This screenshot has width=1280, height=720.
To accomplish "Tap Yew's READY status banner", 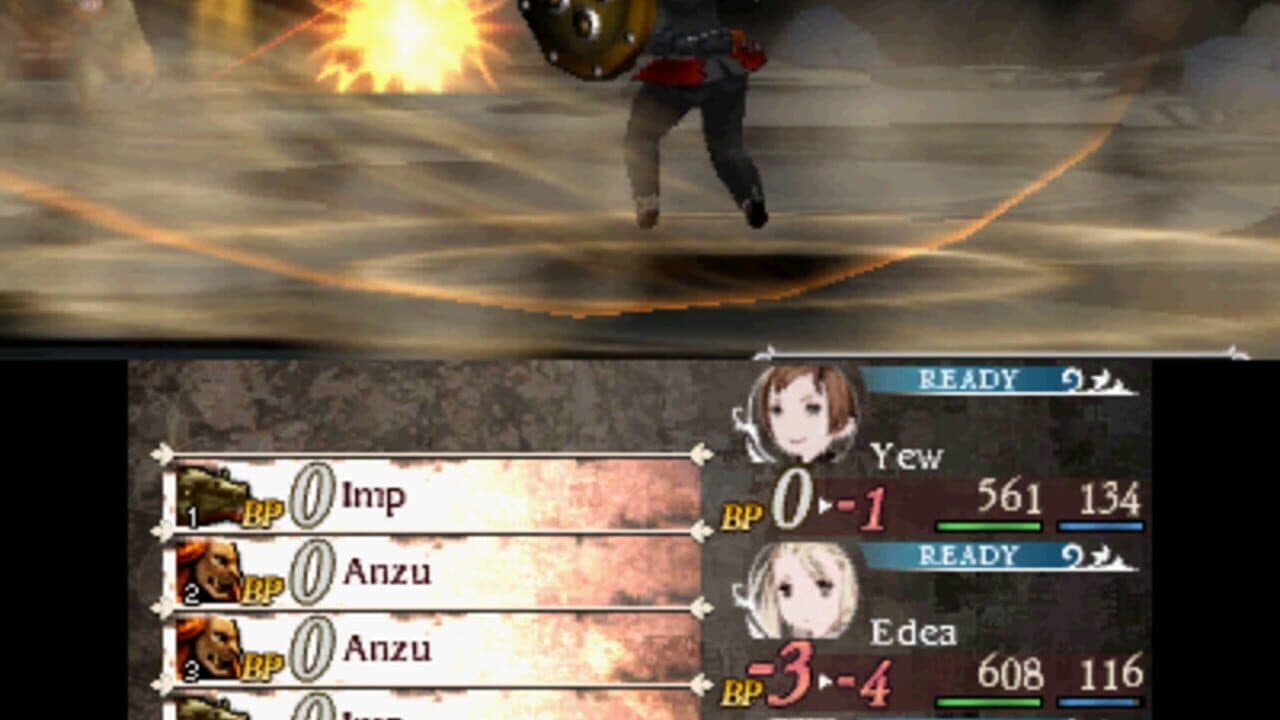I will coord(960,379).
